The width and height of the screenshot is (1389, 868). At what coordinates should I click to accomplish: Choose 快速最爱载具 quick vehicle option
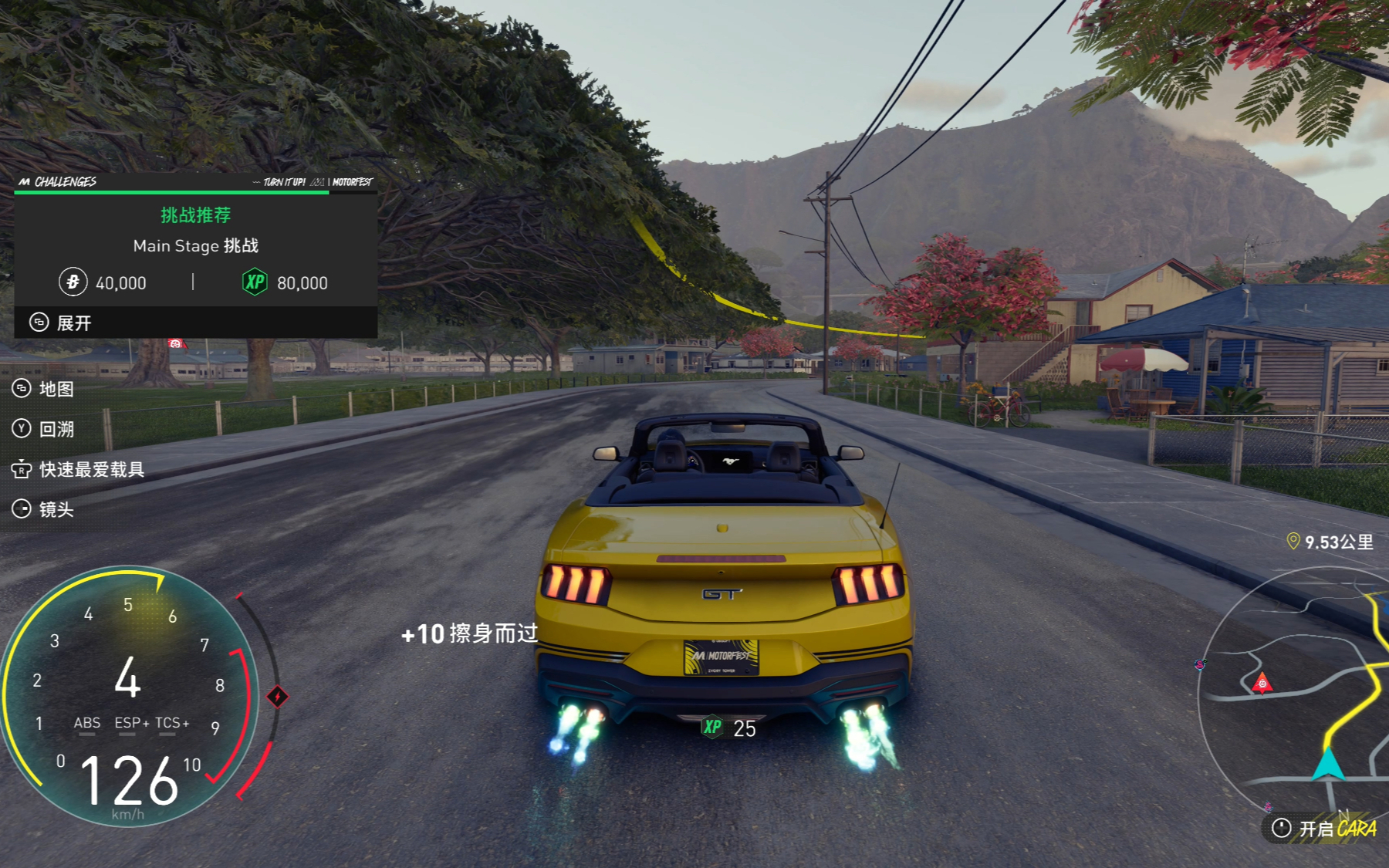78,469
